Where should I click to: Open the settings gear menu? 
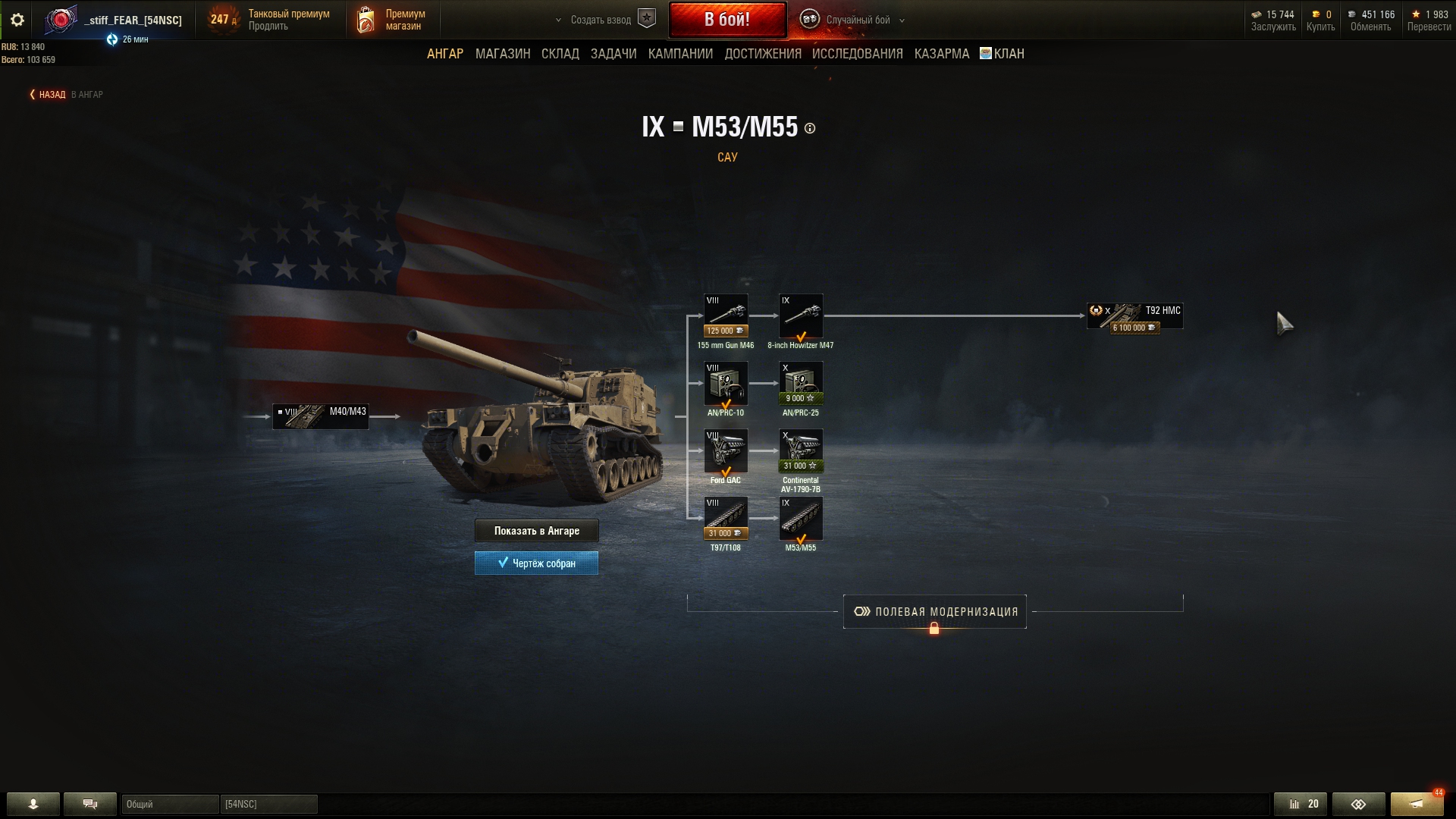(17, 20)
